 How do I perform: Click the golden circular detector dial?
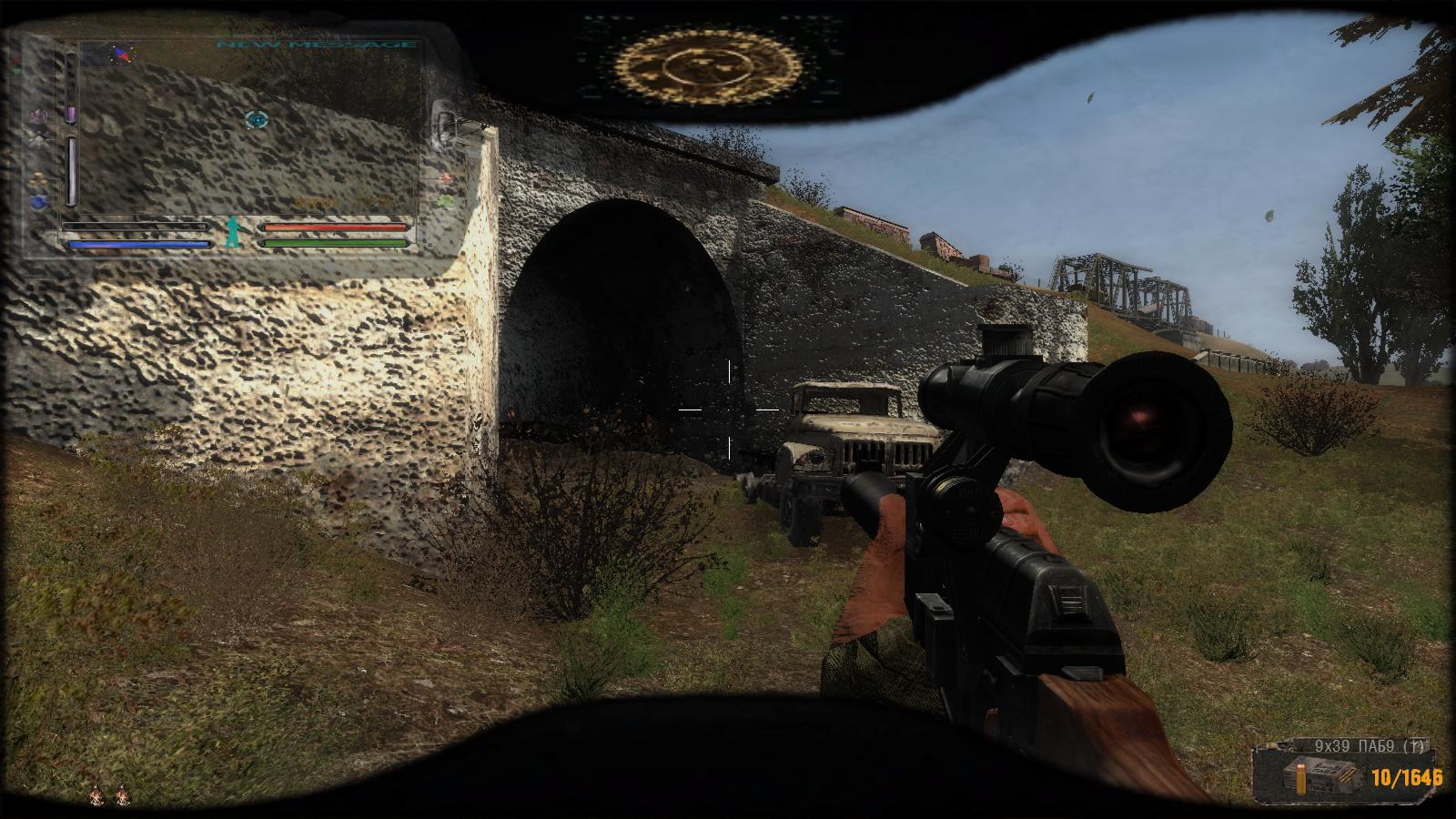coord(707,66)
